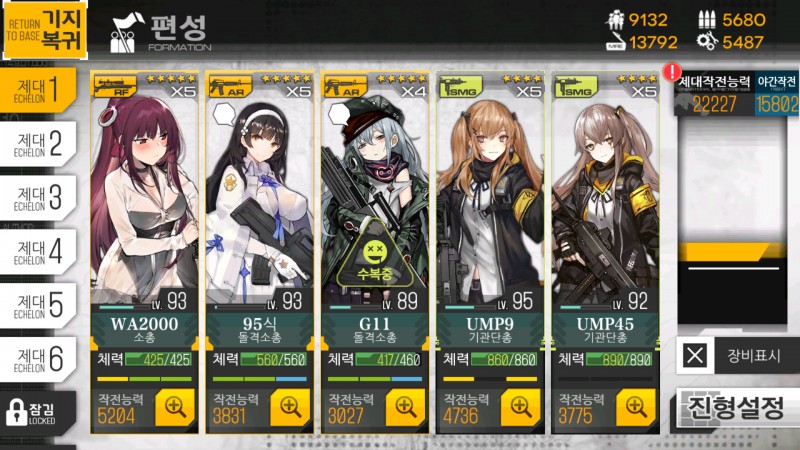Open UMP45 details with magnifier button

[635, 406]
